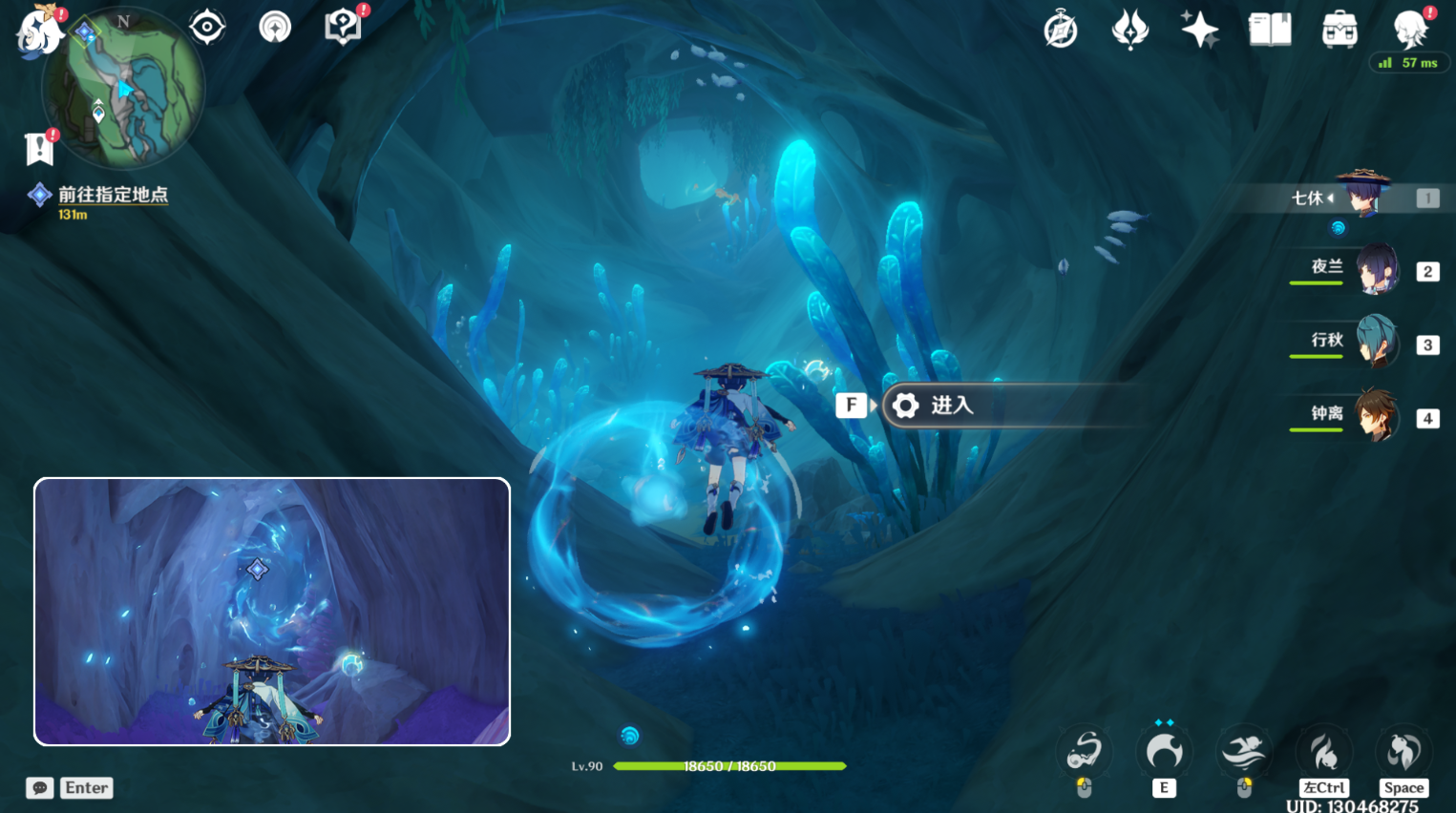1456x813 pixels.
Task: Open the backpack inventory
Action: 1340,30
